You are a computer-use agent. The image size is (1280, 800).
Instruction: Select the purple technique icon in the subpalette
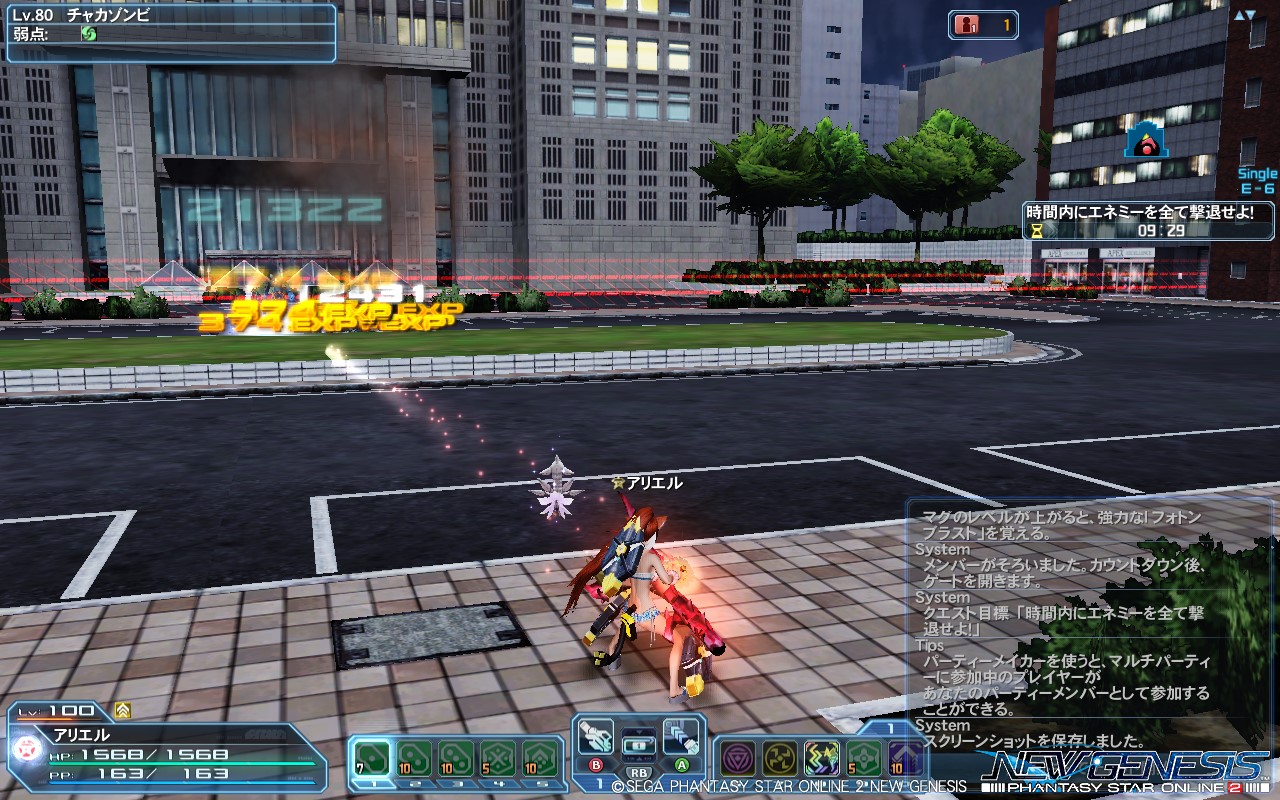pyautogui.click(x=738, y=757)
